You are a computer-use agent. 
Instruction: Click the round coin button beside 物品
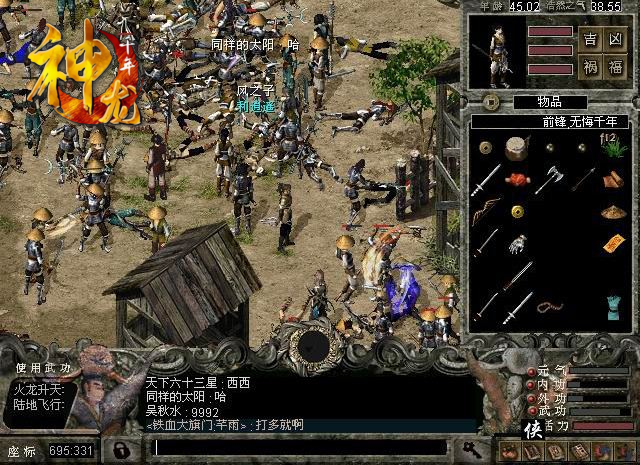(492, 101)
